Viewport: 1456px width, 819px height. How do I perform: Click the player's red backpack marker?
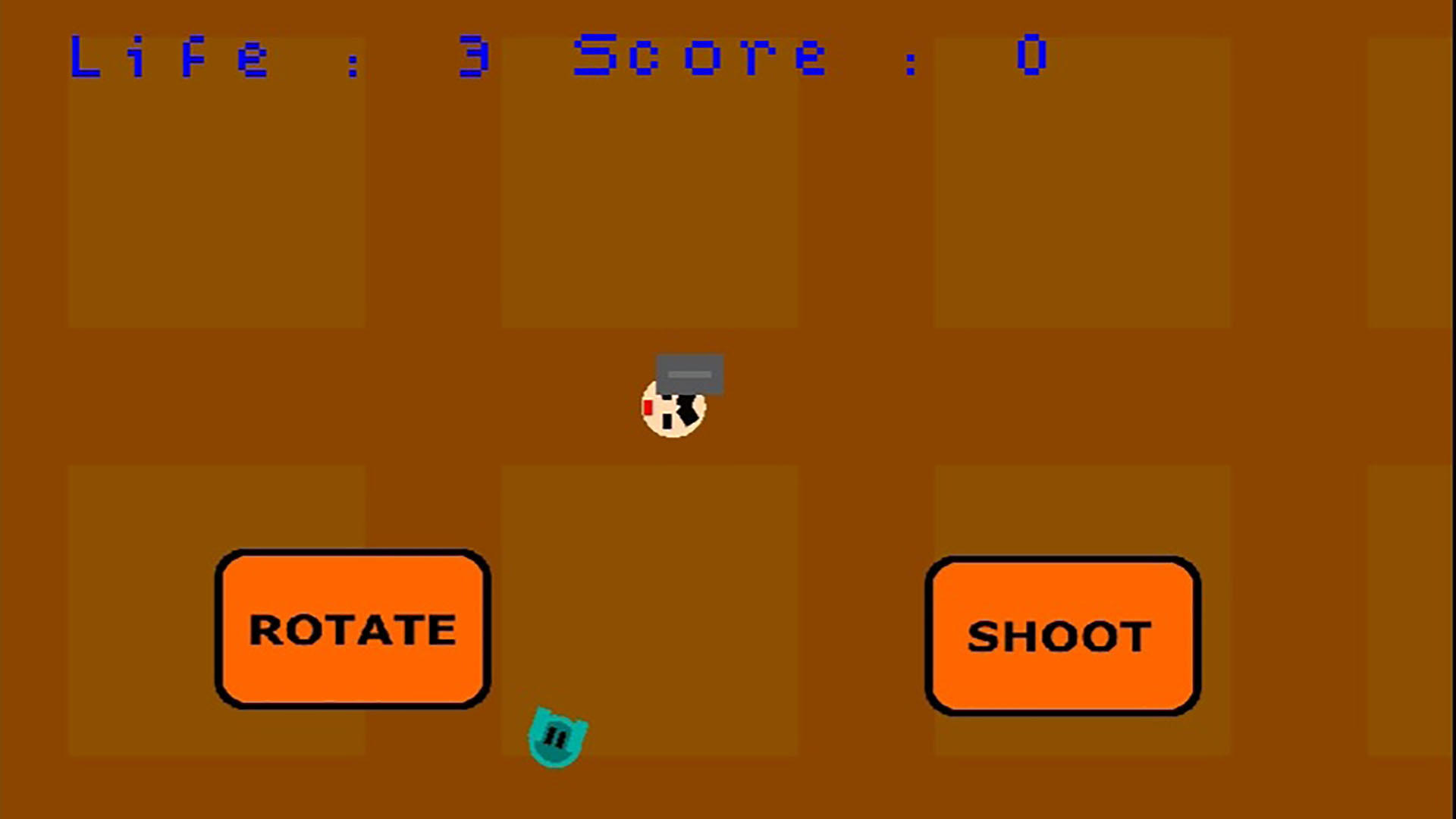point(648,407)
